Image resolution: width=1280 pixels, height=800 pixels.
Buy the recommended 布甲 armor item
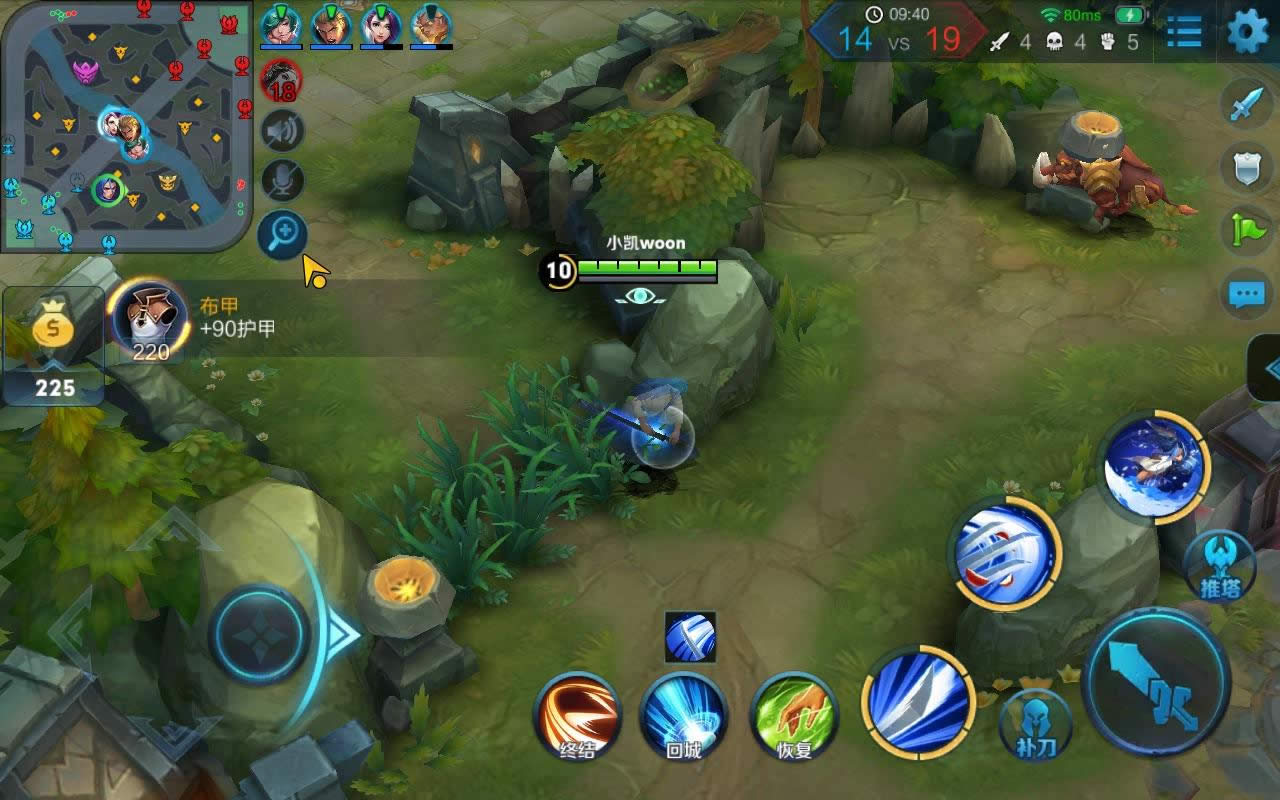(150, 320)
